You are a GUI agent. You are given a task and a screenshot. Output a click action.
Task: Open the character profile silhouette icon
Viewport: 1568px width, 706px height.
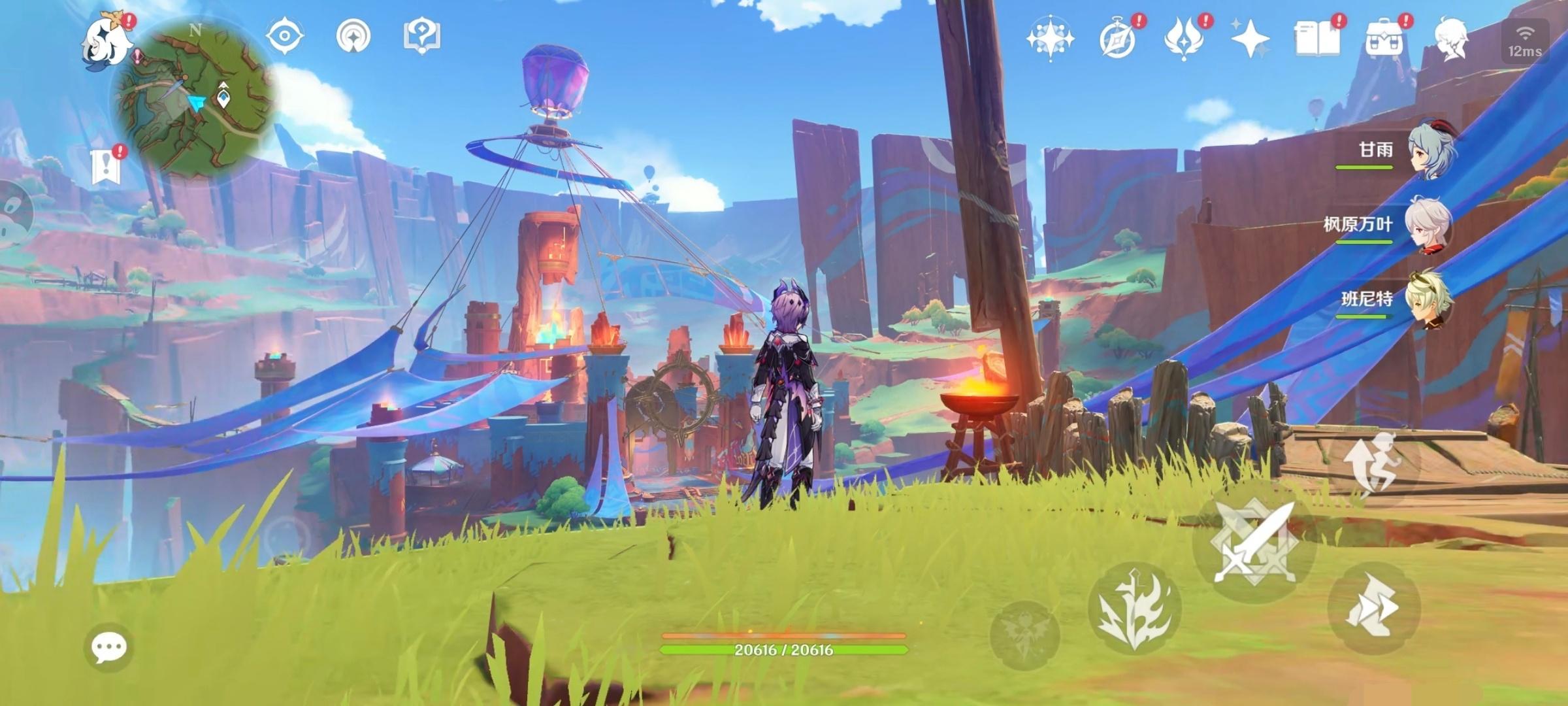pos(1452,38)
